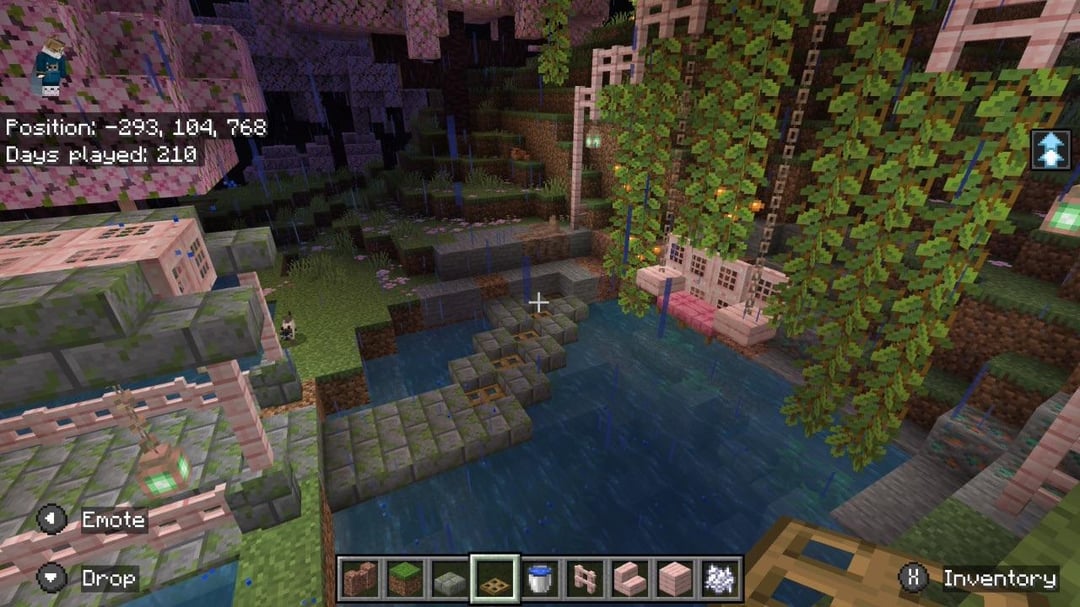This screenshot has width=1080, height=607.
Task: Choose the pink cherry fence slot
Action: [x=585, y=579]
